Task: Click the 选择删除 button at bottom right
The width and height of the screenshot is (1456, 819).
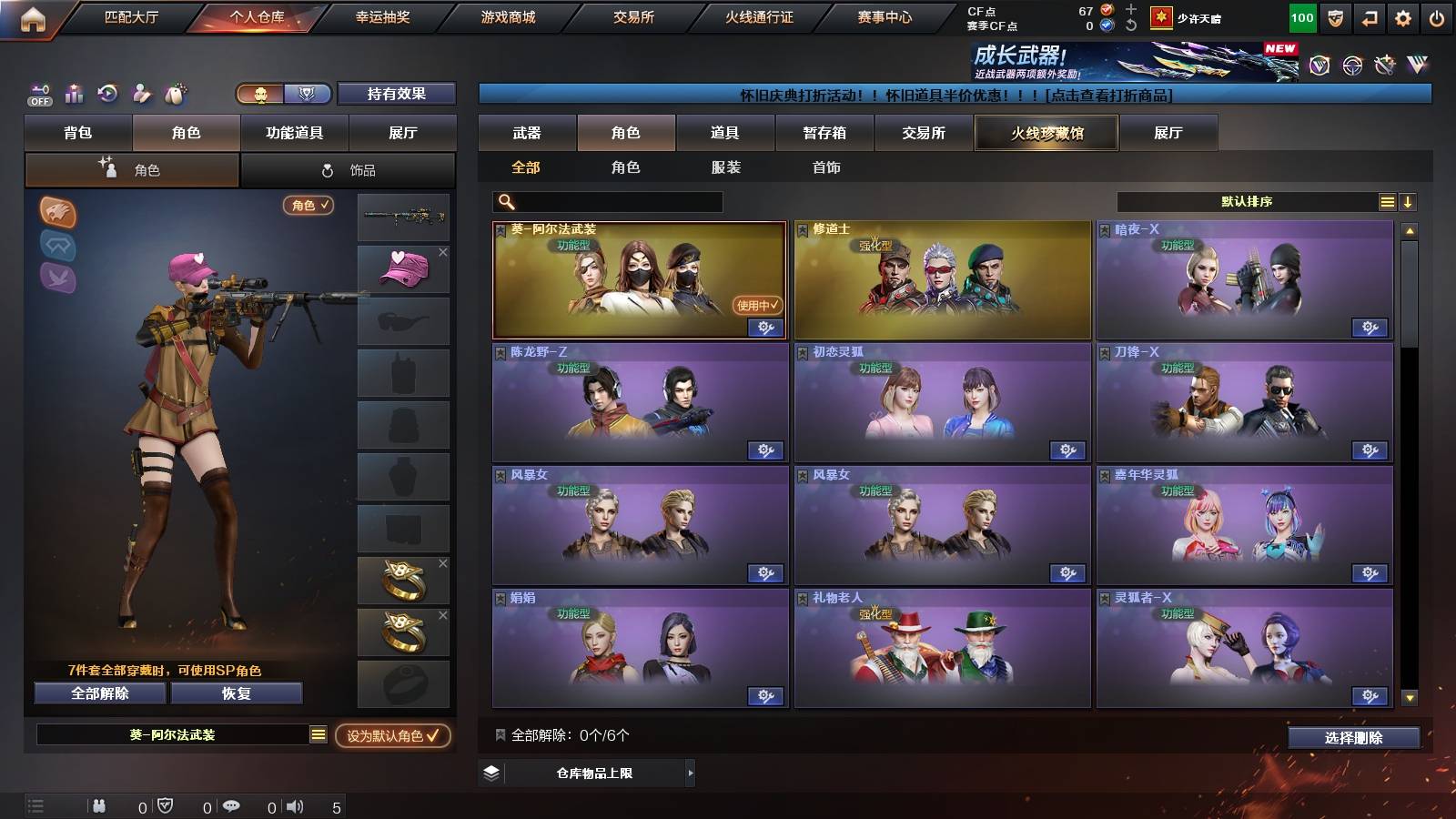Action: tap(1353, 738)
